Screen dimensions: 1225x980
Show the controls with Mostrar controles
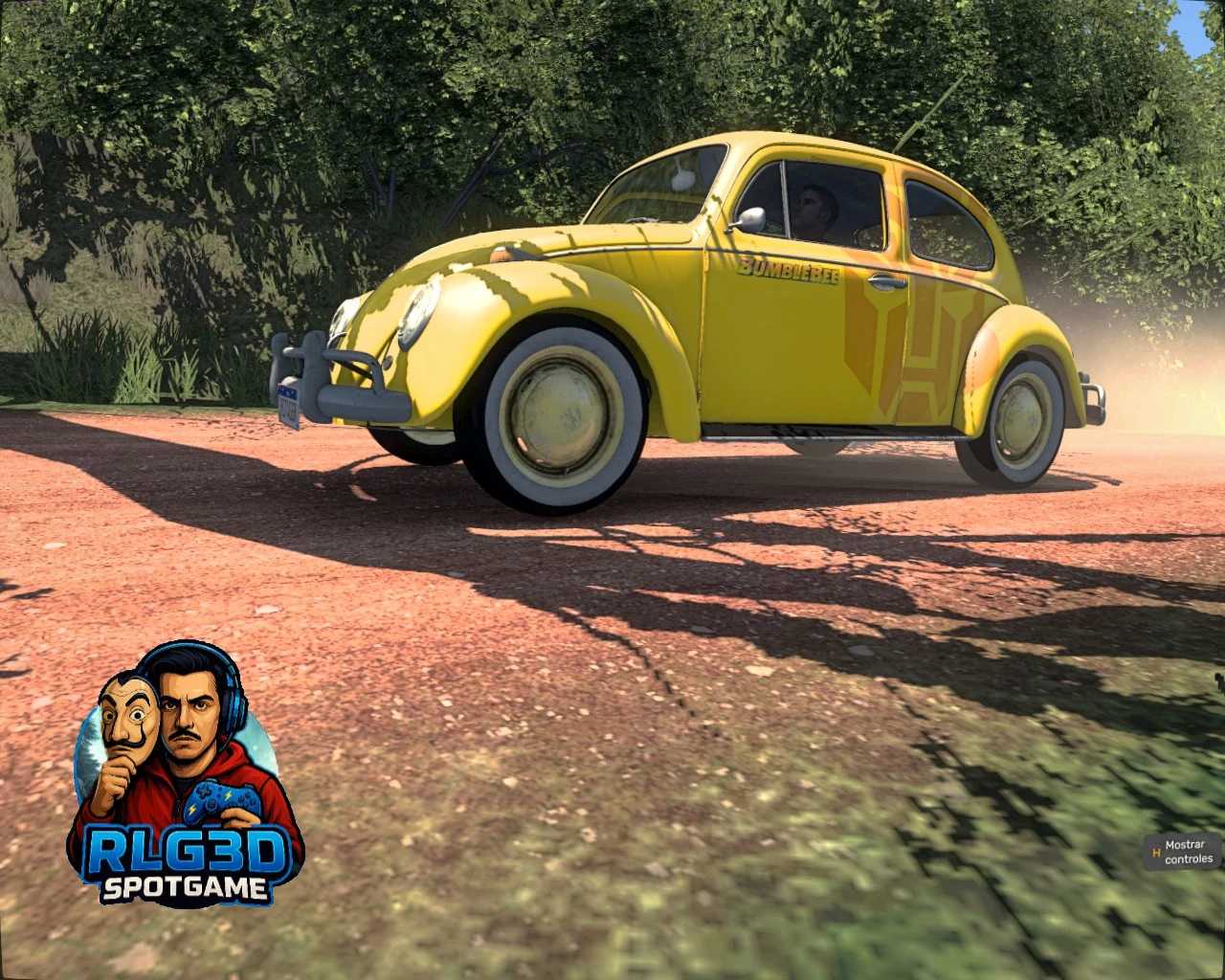click(1182, 852)
